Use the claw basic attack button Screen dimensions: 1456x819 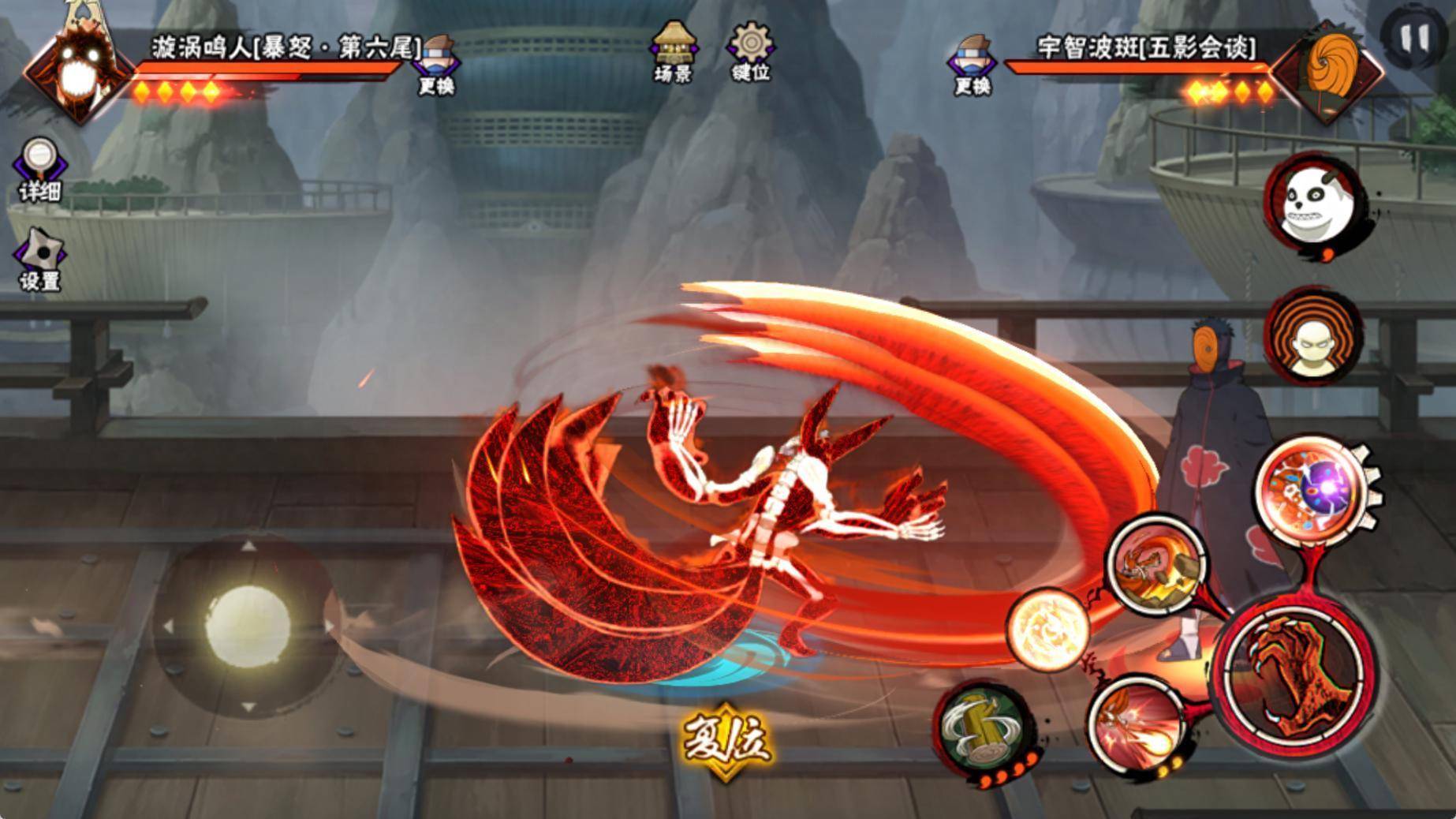1293,673
